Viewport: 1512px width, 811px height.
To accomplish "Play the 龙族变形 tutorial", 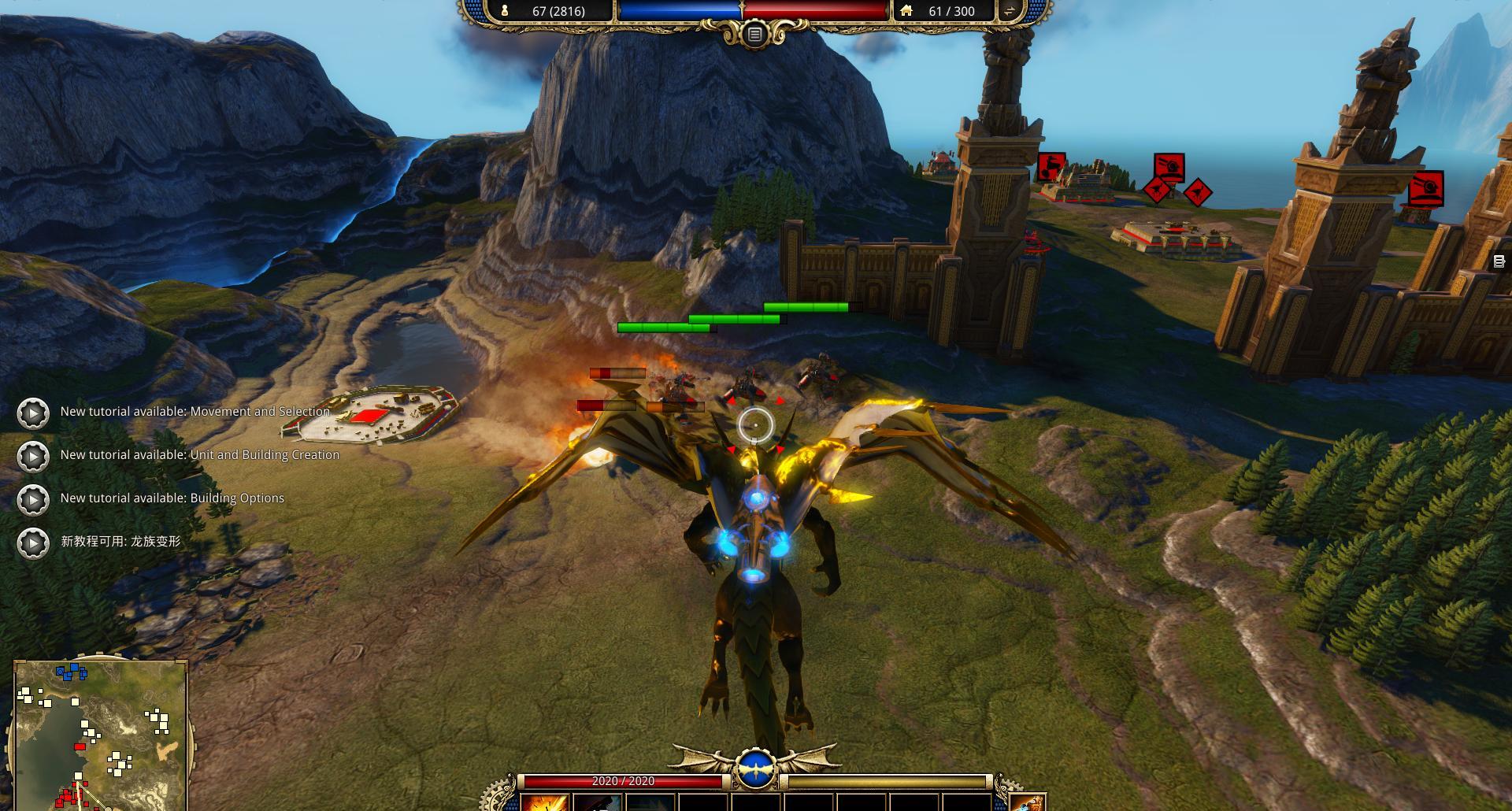I will [33, 543].
